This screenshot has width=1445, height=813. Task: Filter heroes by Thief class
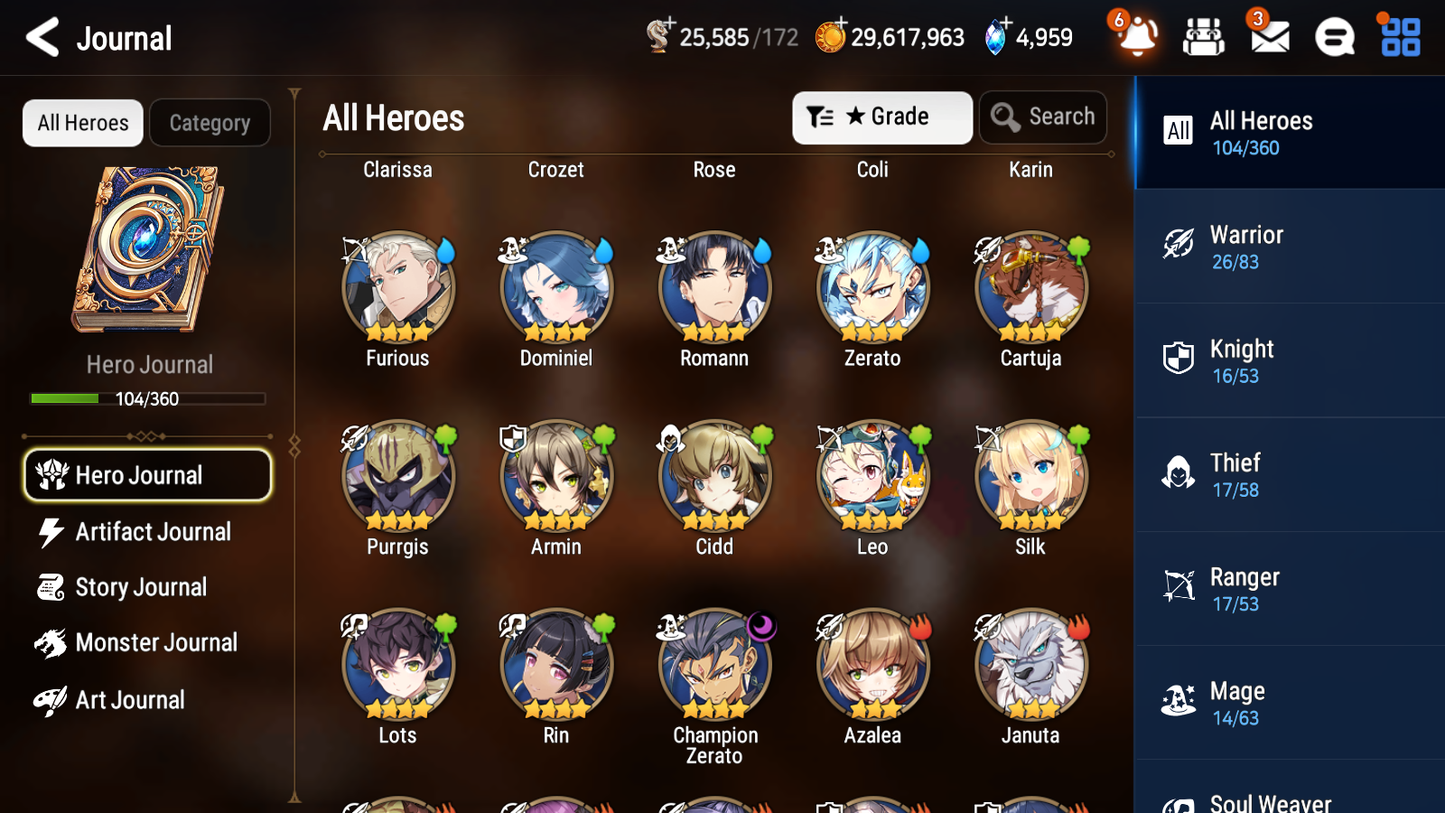1289,474
